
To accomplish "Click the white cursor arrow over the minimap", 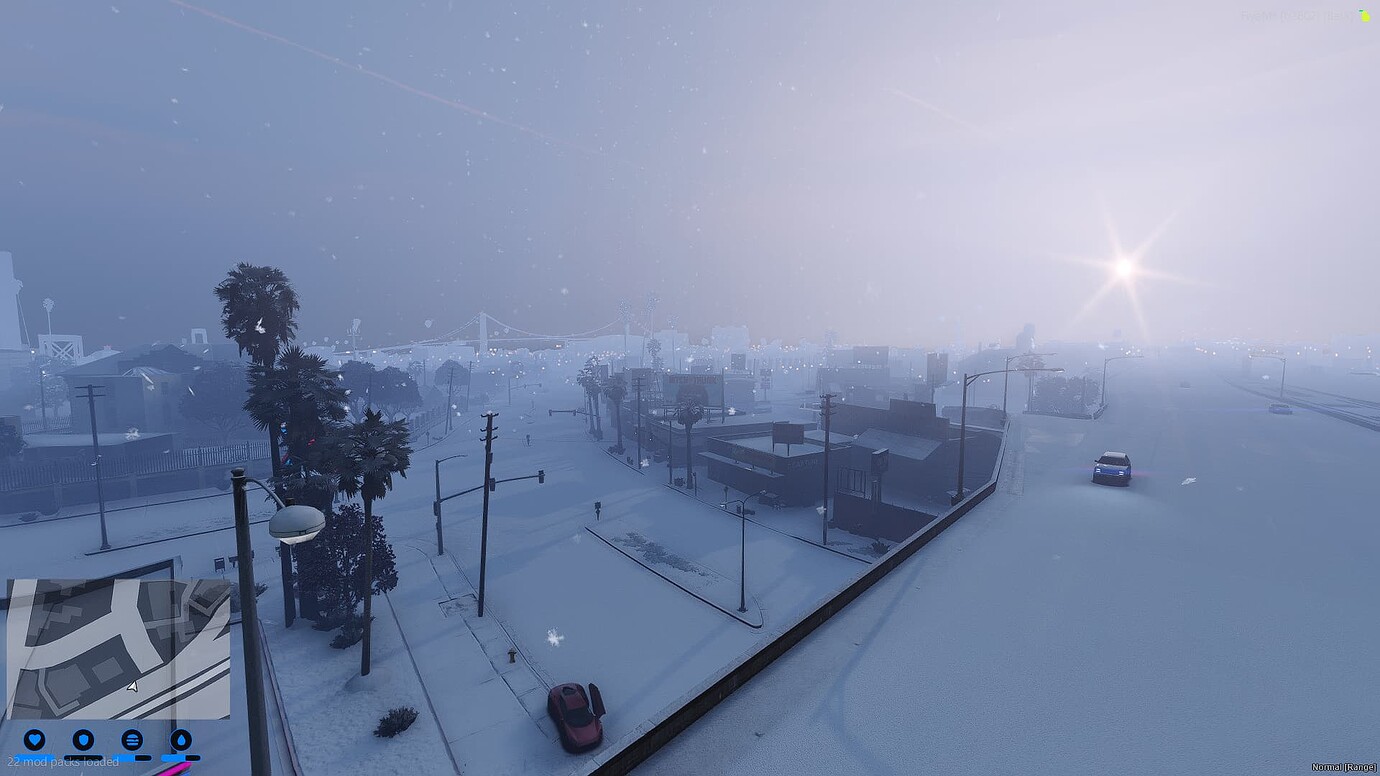I will click(x=131, y=686).
